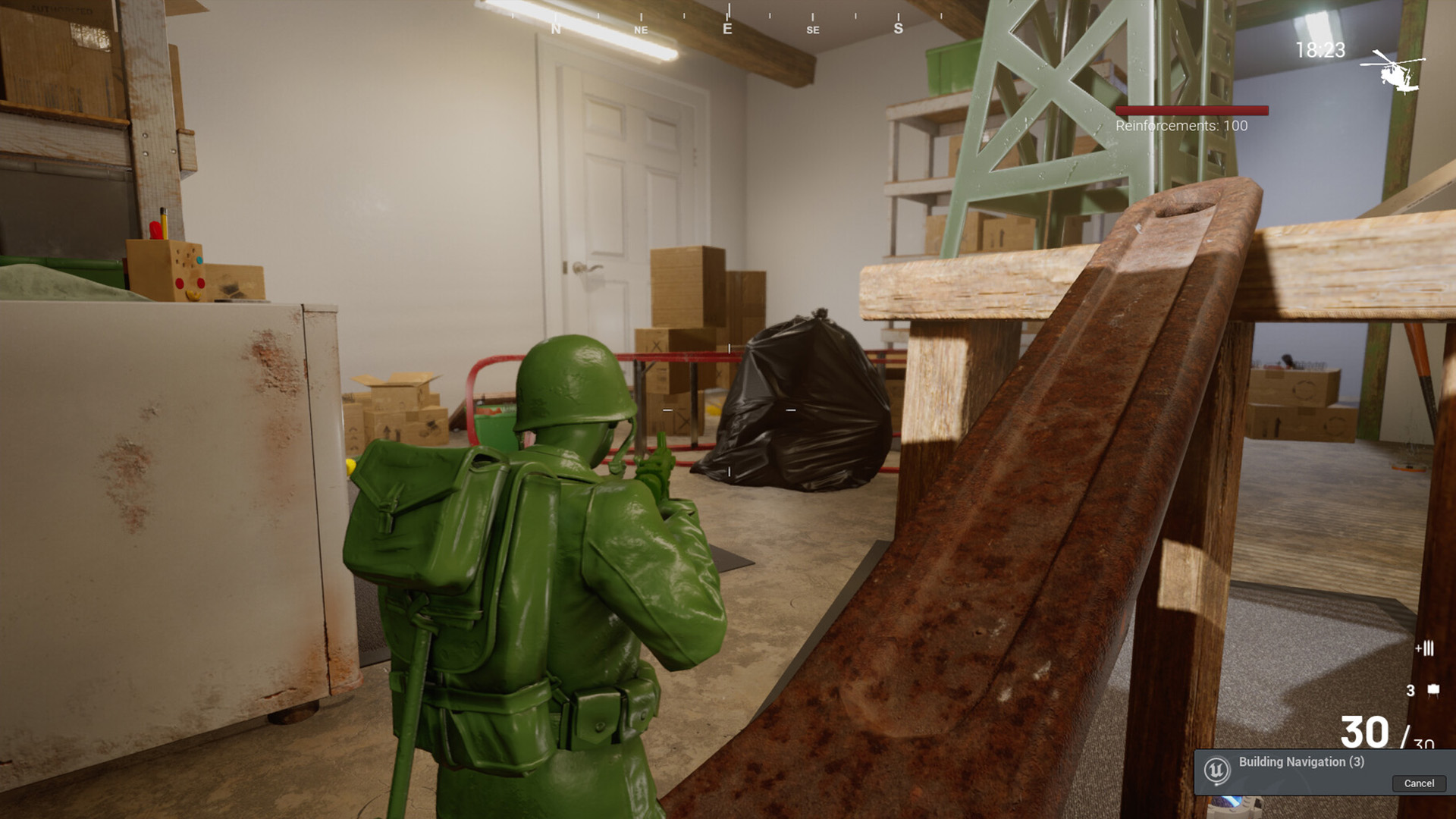This screenshot has width=1456, height=819.
Task: Click the E heading on the compass
Action: click(726, 29)
